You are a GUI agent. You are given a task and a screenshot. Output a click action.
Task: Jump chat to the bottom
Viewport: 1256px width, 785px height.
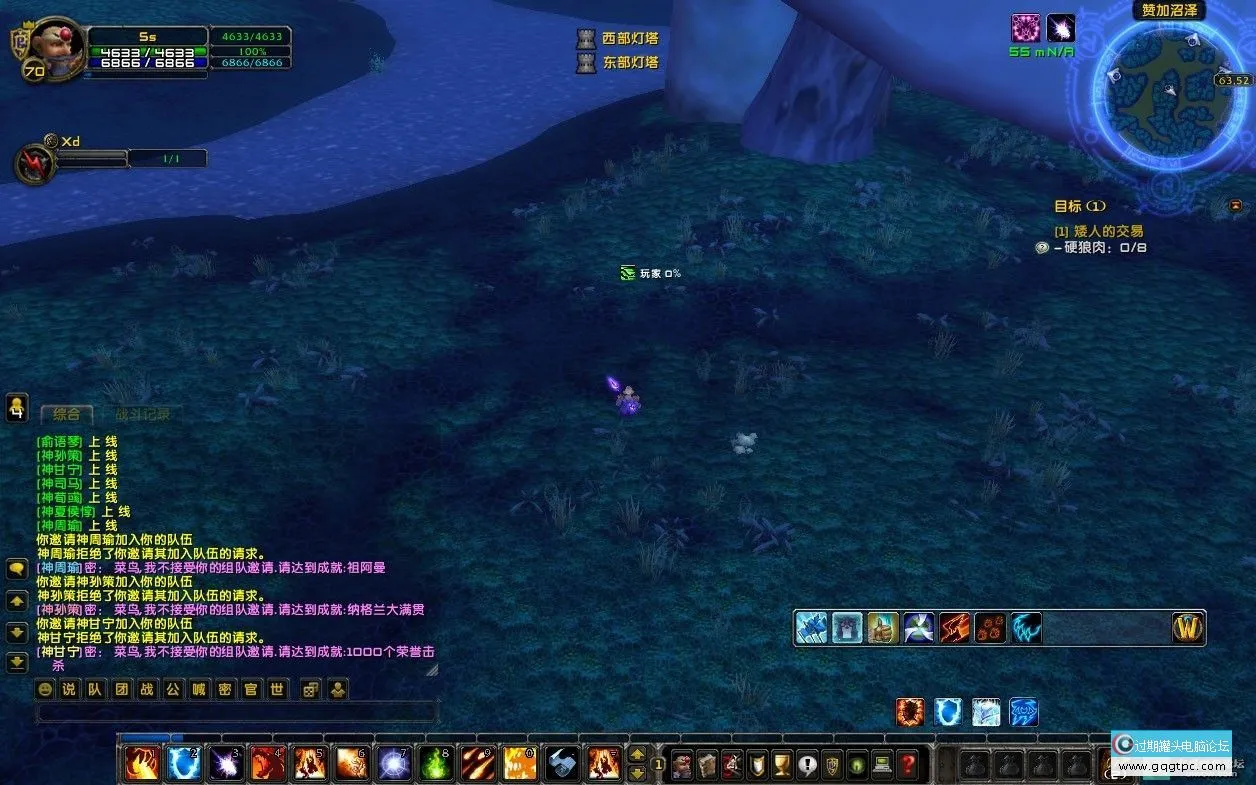[x=17, y=662]
